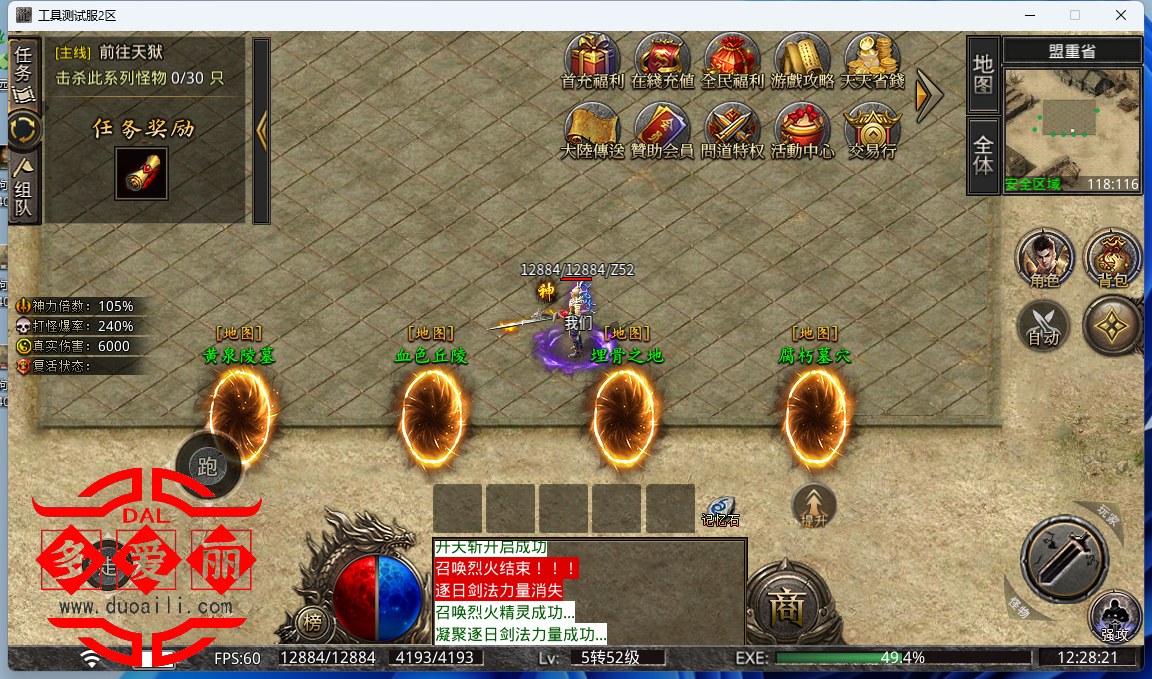Open the 交易行 trading house icon
The image size is (1152, 679).
pyautogui.click(x=872, y=128)
